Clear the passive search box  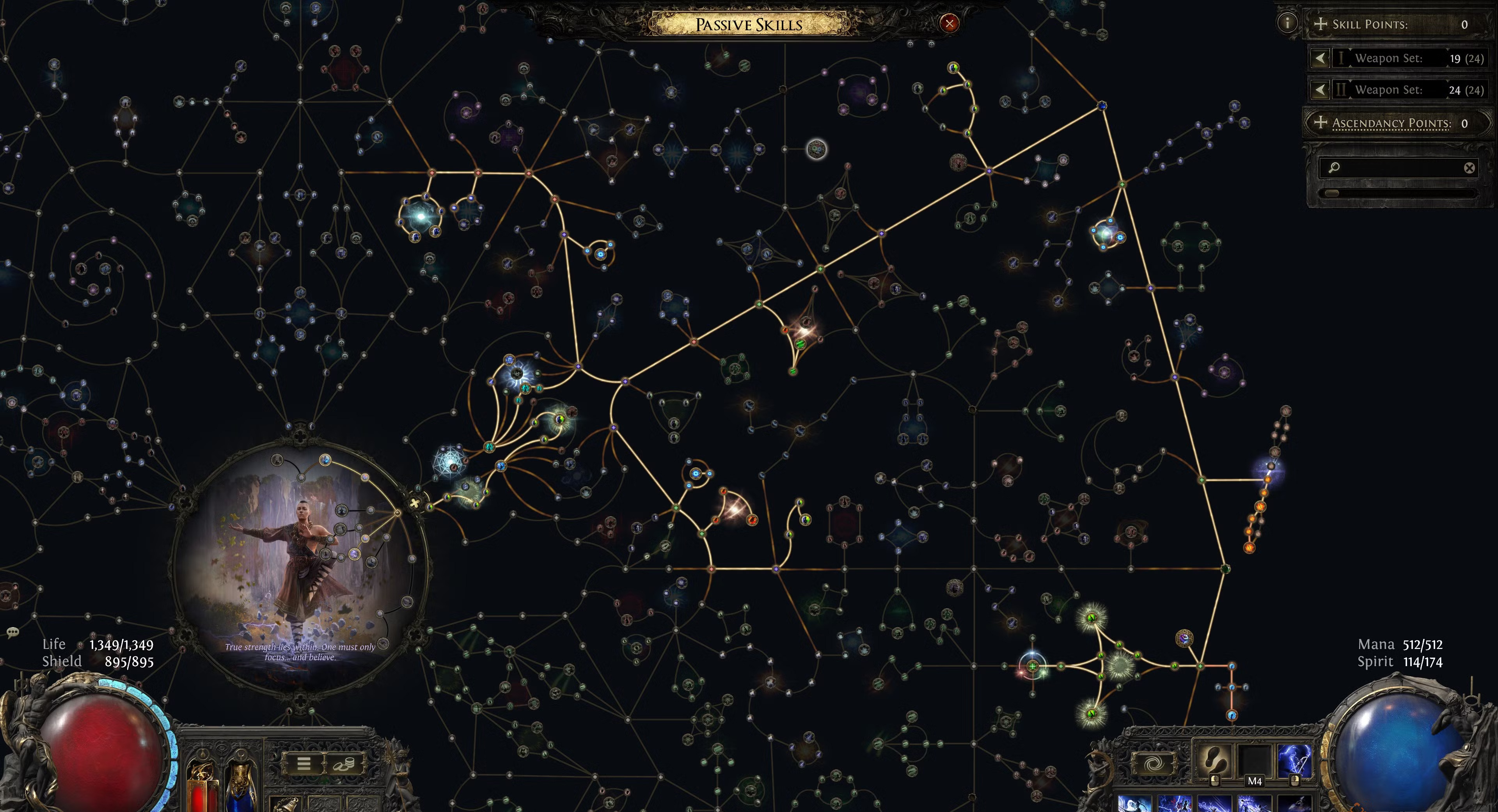(x=1469, y=168)
